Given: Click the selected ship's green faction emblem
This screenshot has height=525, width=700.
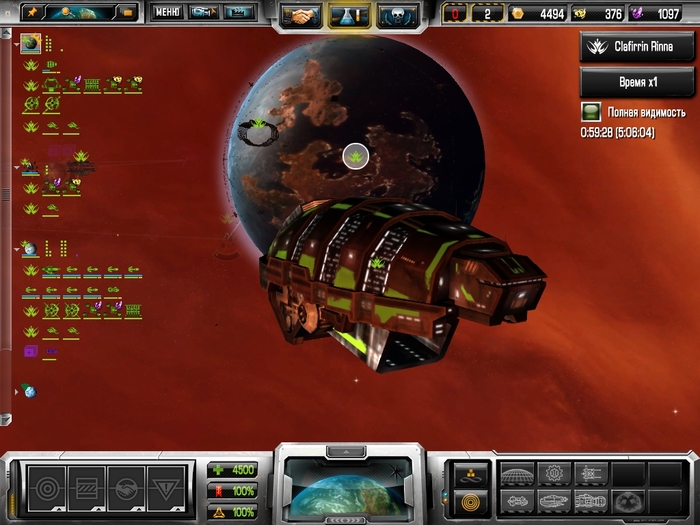Looking at the screenshot, I should click(x=378, y=263).
